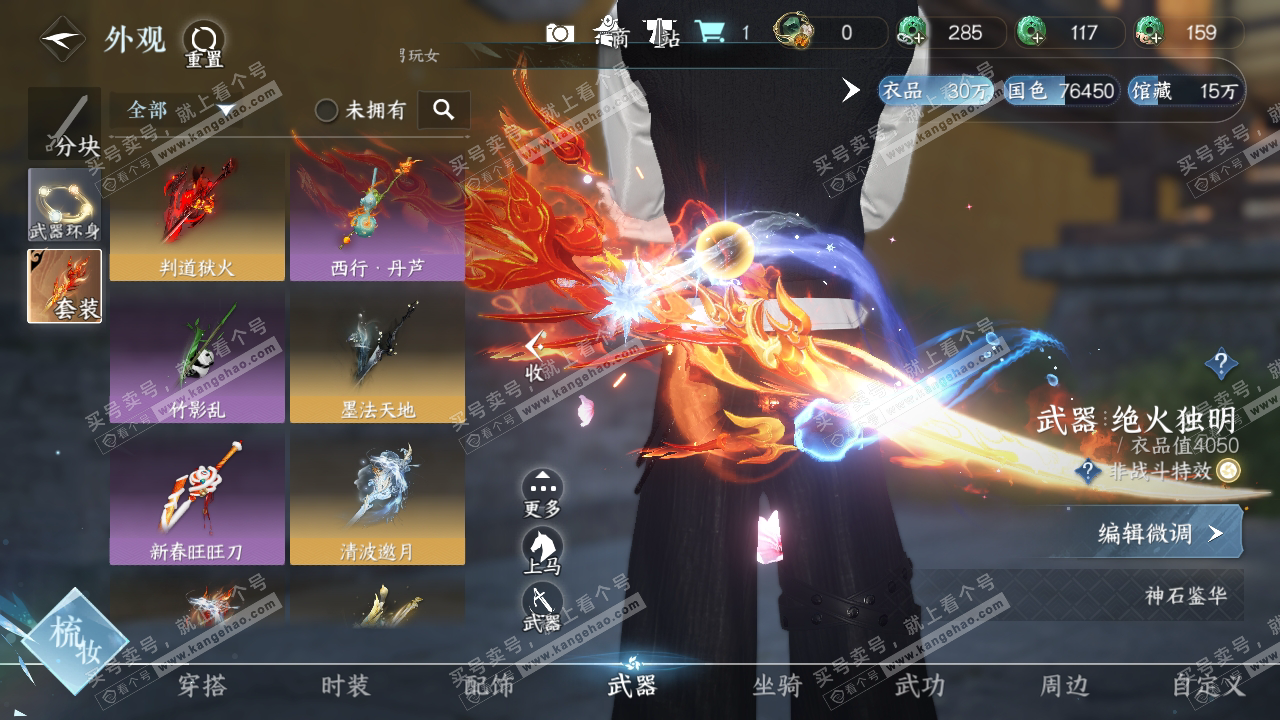Viewport: 1280px width, 720px height.
Task: Switch to the 武器环身 category
Action: 64,204
